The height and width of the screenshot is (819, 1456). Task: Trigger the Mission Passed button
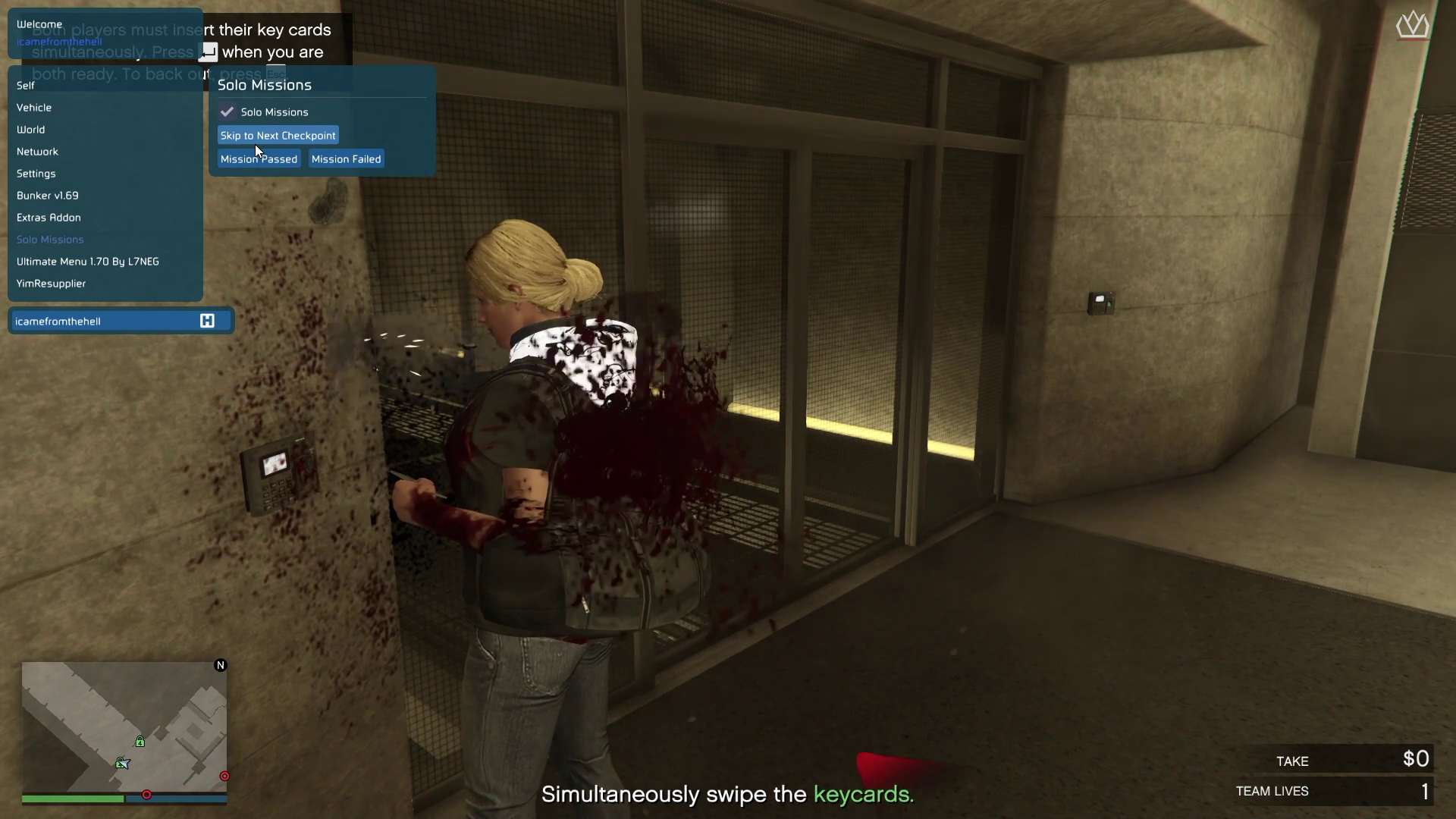pos(259,159)
